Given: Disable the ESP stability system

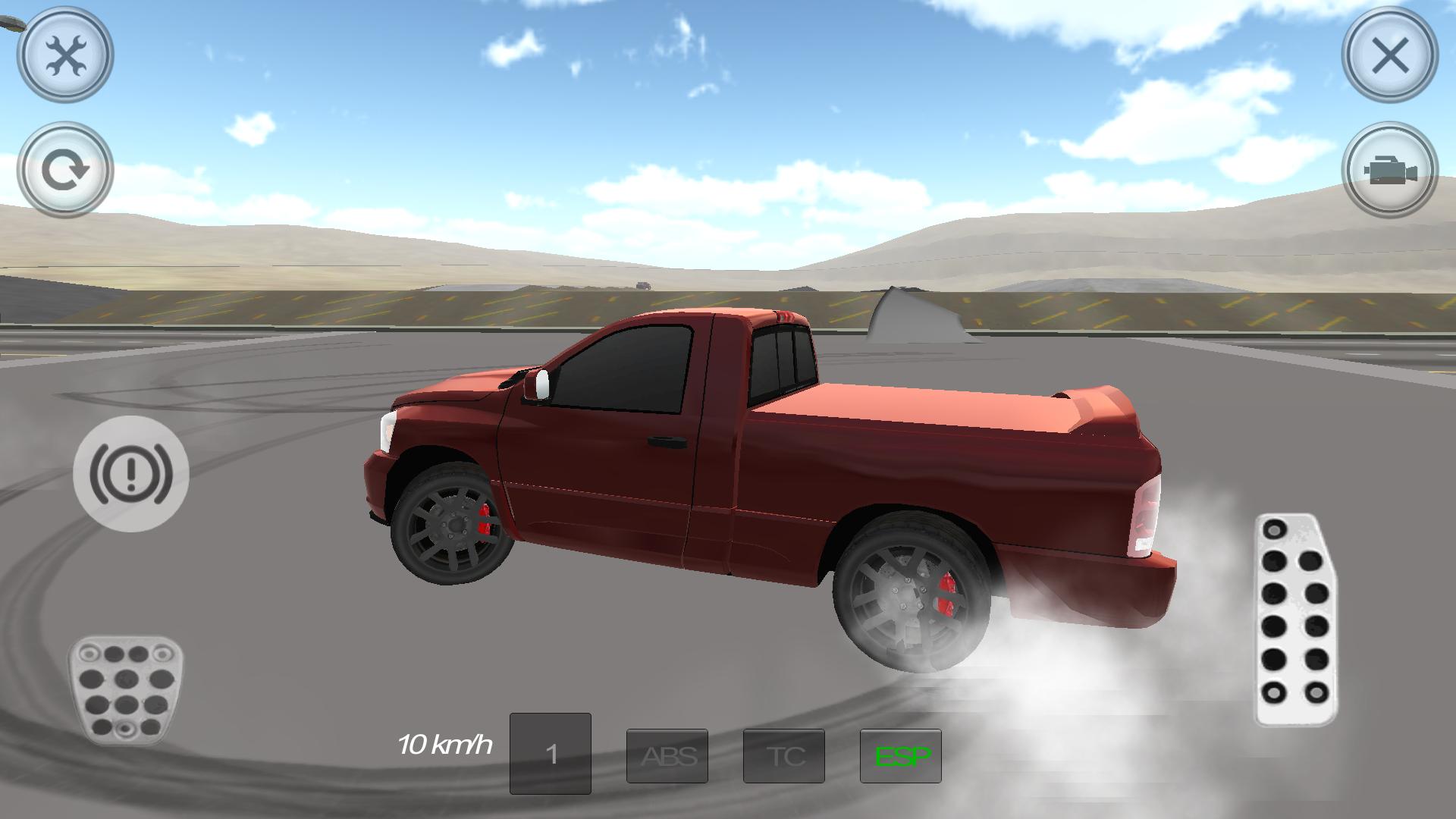Looking at the screenshot, I should coord(902,755).
